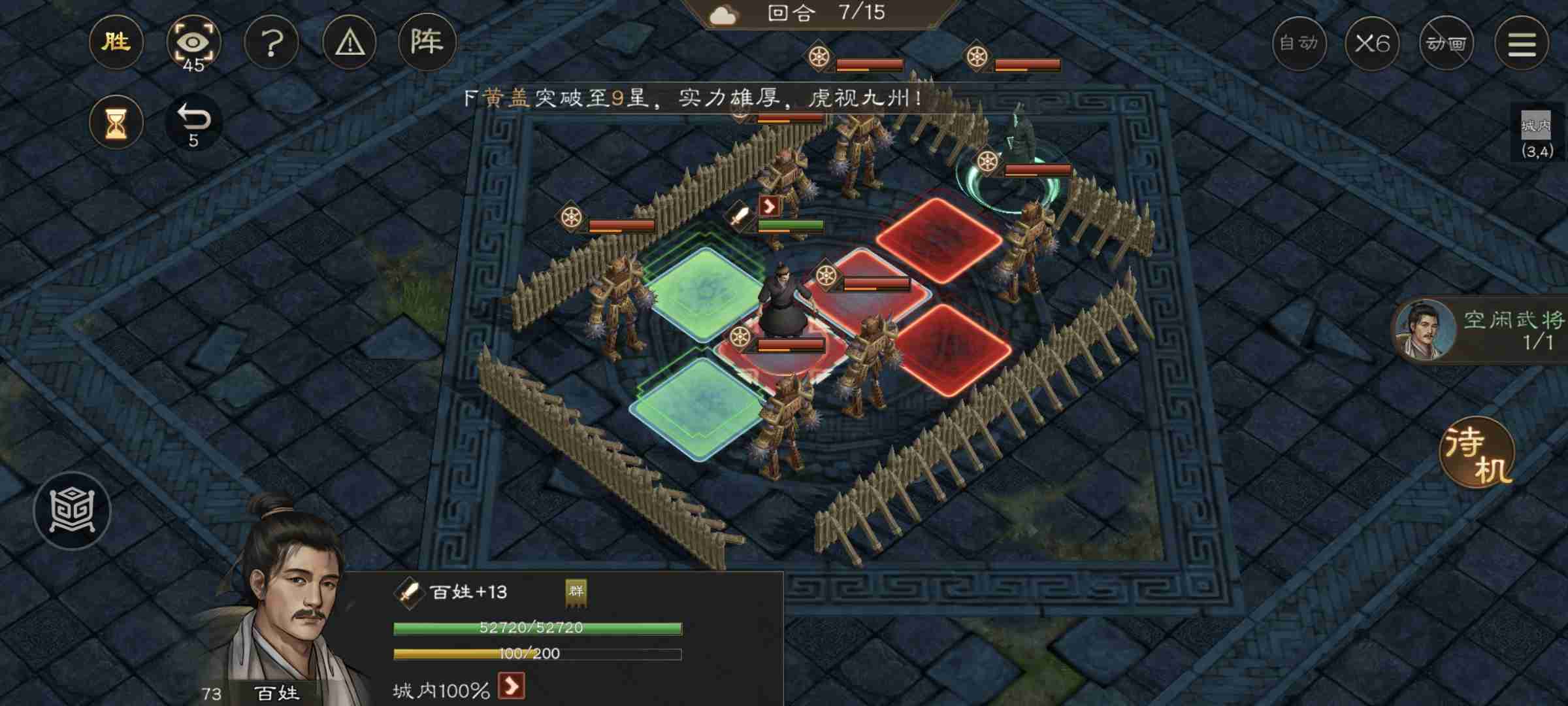Click the hourglass timer icon
Image resolution: width=1568 pixels, height=706 pixels.
pos(116,121)
